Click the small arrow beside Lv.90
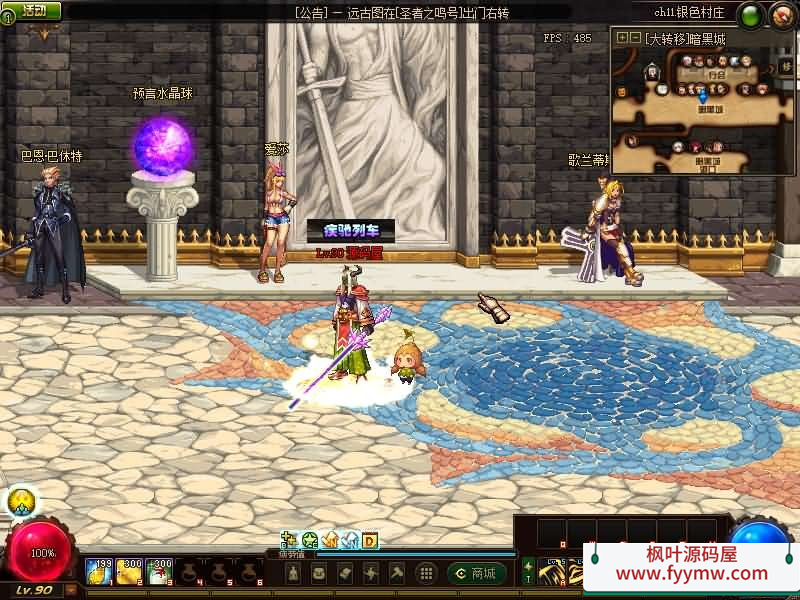This screenshot has width=800, height=600. click(x=71, y=590)
